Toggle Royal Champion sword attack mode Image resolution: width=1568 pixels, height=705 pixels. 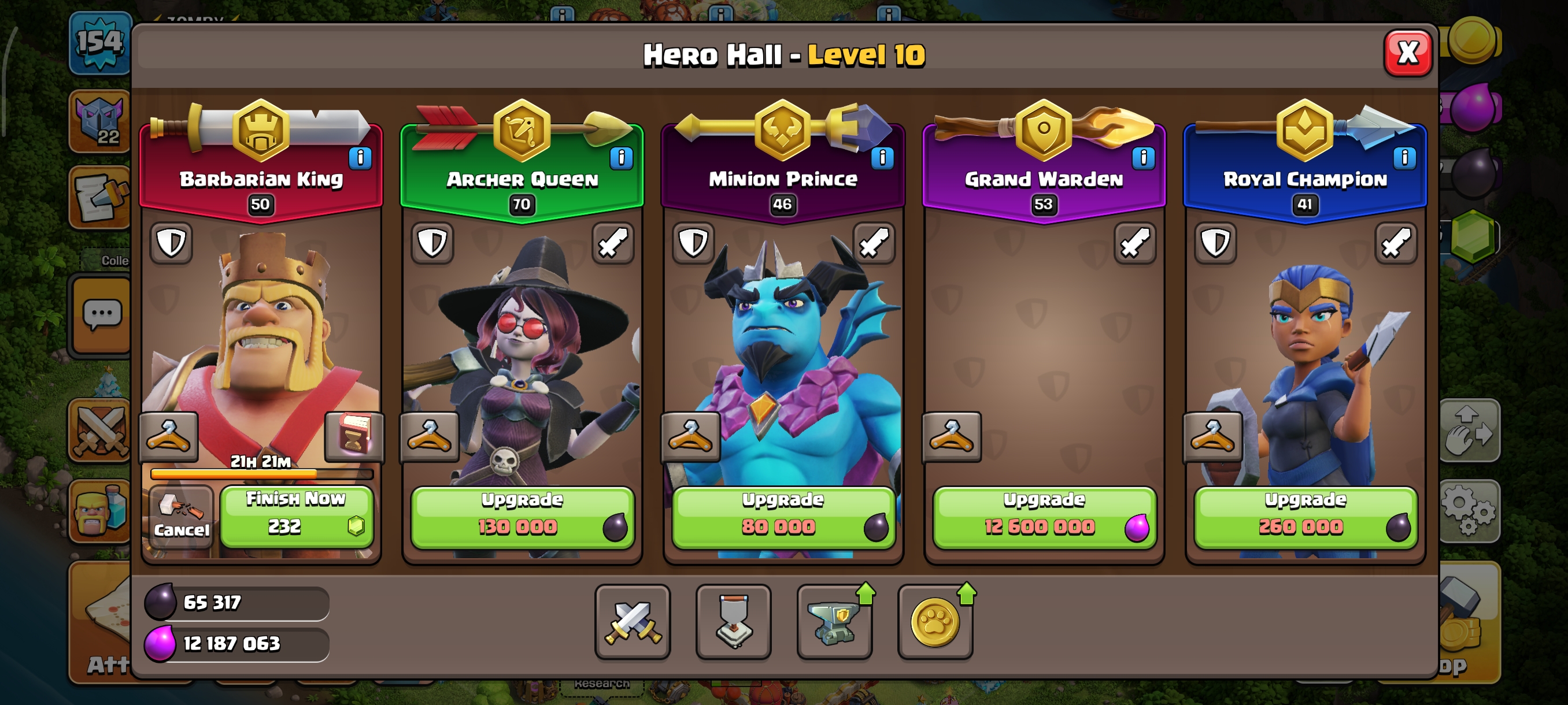[x=1396, y=243]
